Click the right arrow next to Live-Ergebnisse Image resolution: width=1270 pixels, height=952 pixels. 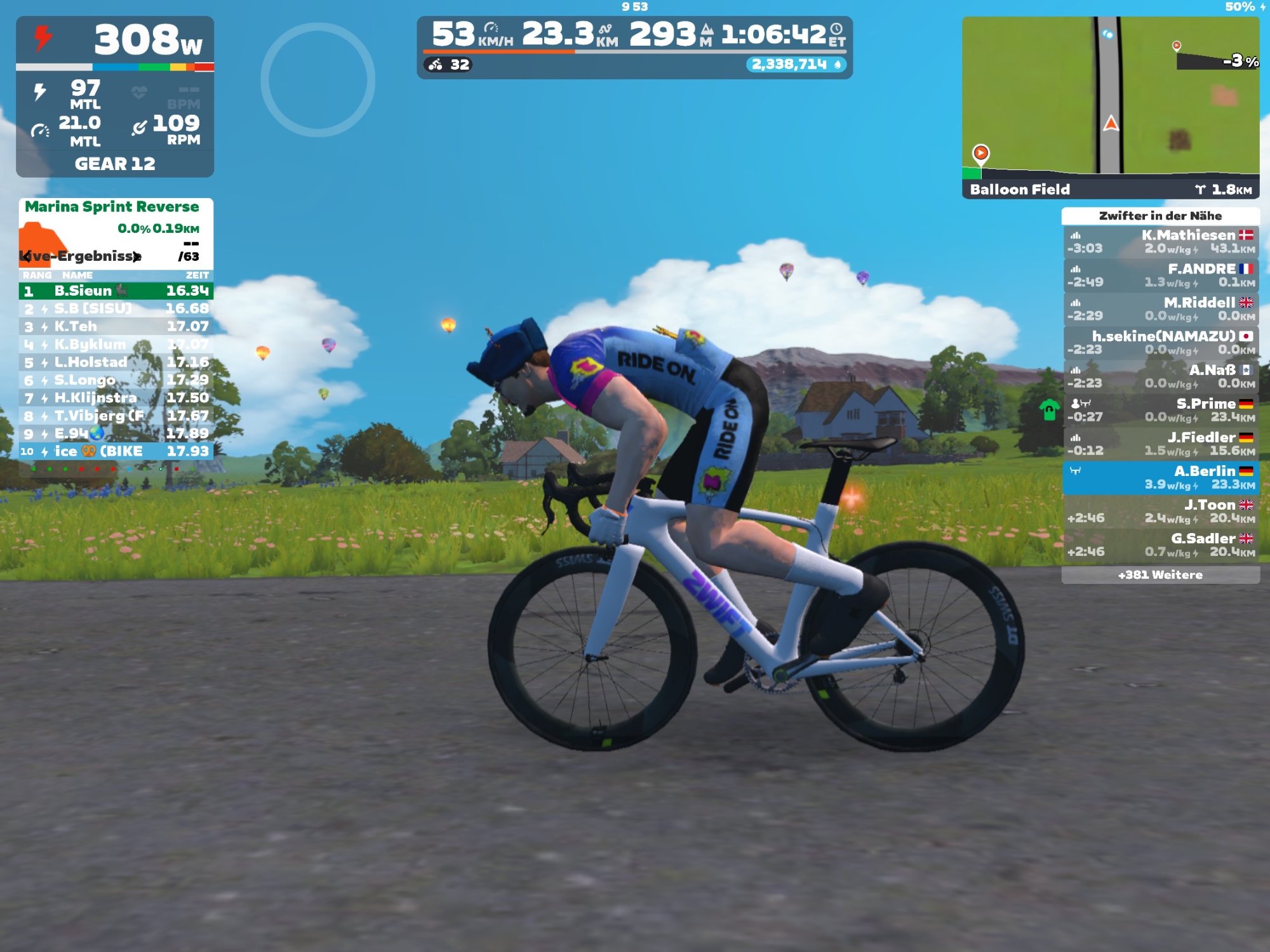click(x=137, y=256)
